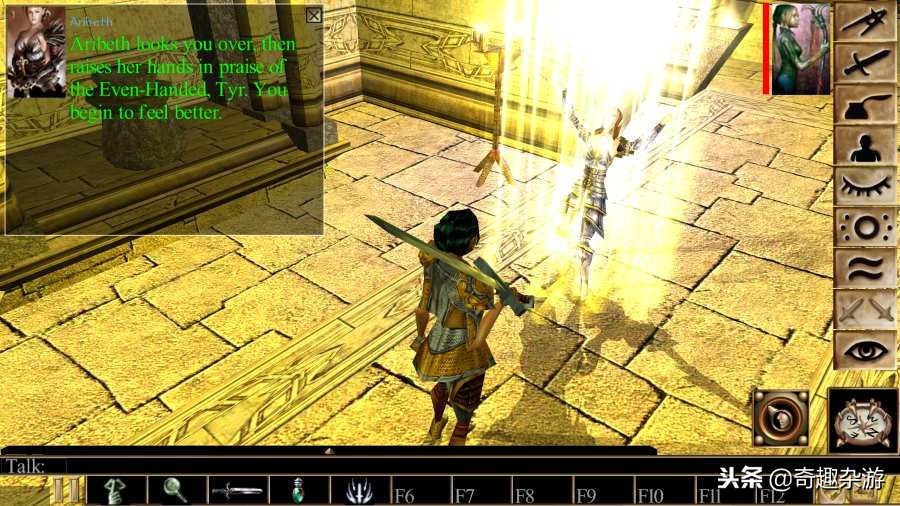Open the journal with the quill icon

click(x=866, y=104)
